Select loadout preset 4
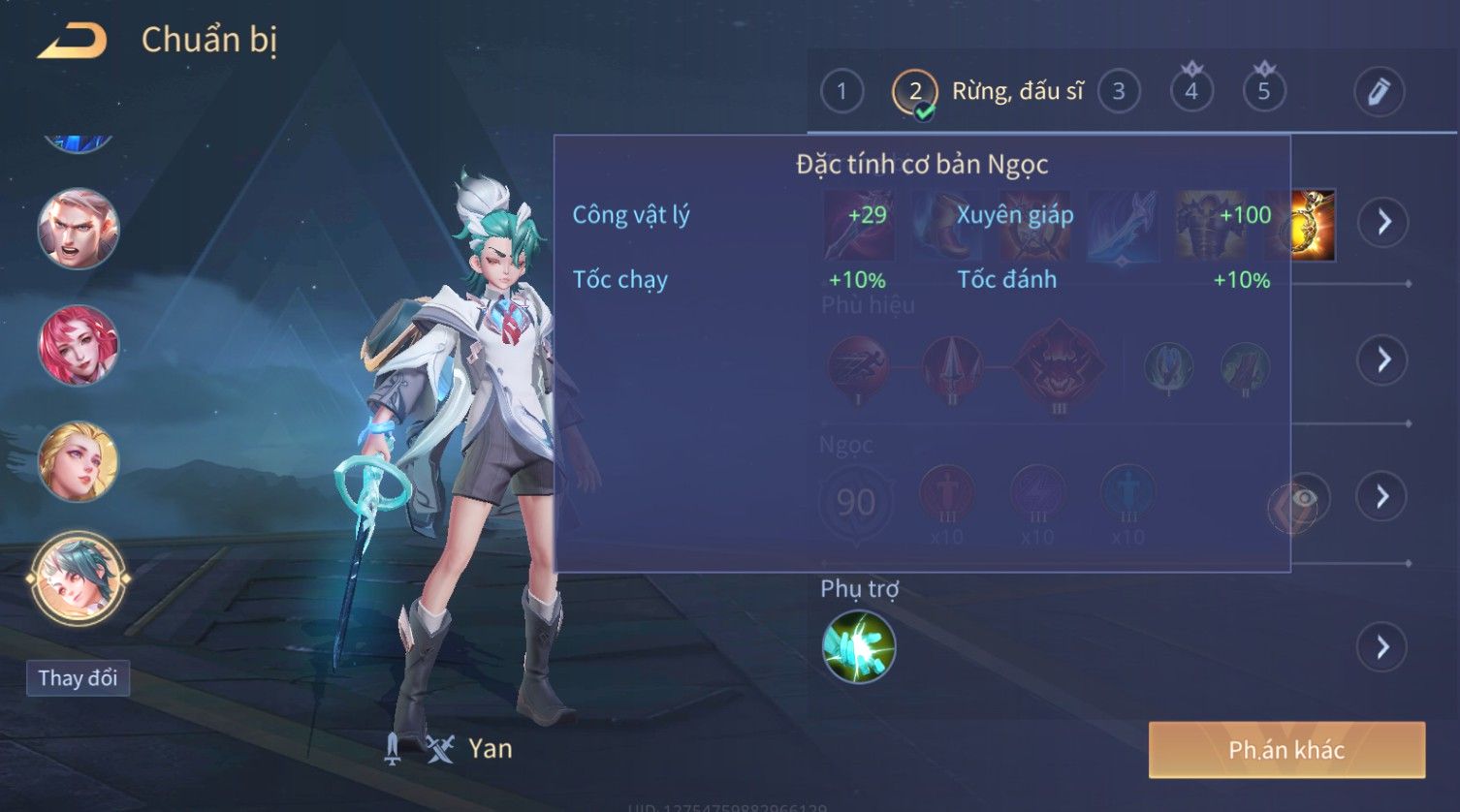1460x812 pixels. [x=1191, y=92]
